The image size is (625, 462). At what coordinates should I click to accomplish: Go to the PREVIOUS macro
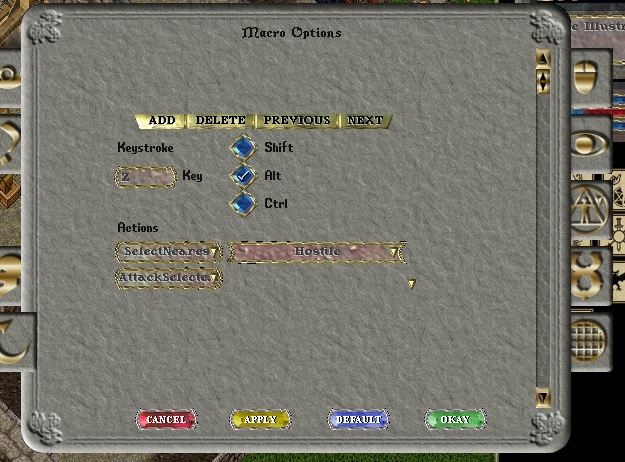pos(296,121)
